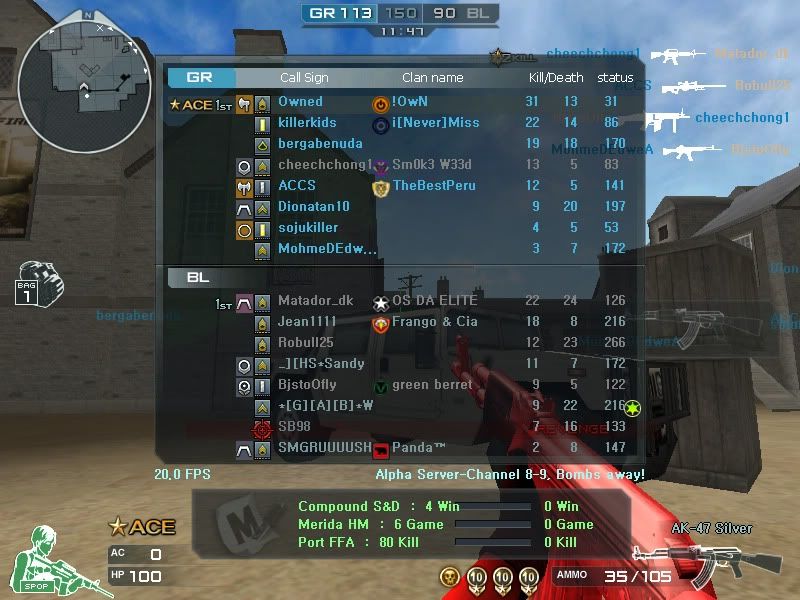Select Owned's row on the scoreboard
The image size is (800, 600).
tap(300, 102)
